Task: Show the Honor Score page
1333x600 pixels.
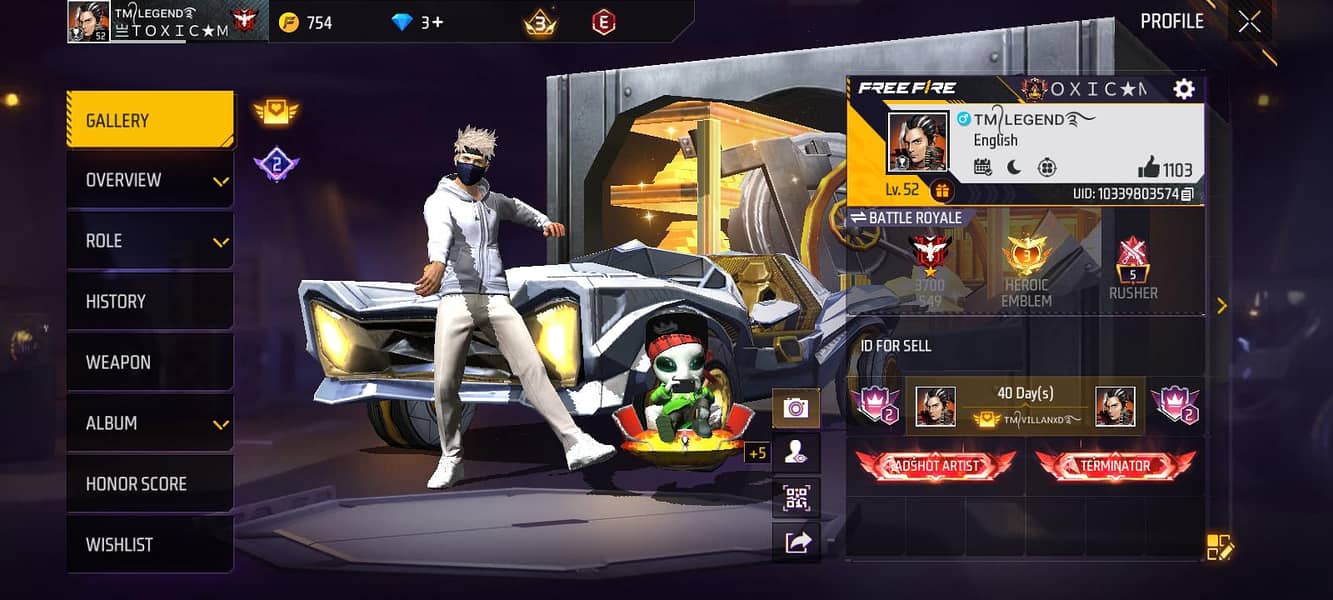Action: click(x=150, y=484)
